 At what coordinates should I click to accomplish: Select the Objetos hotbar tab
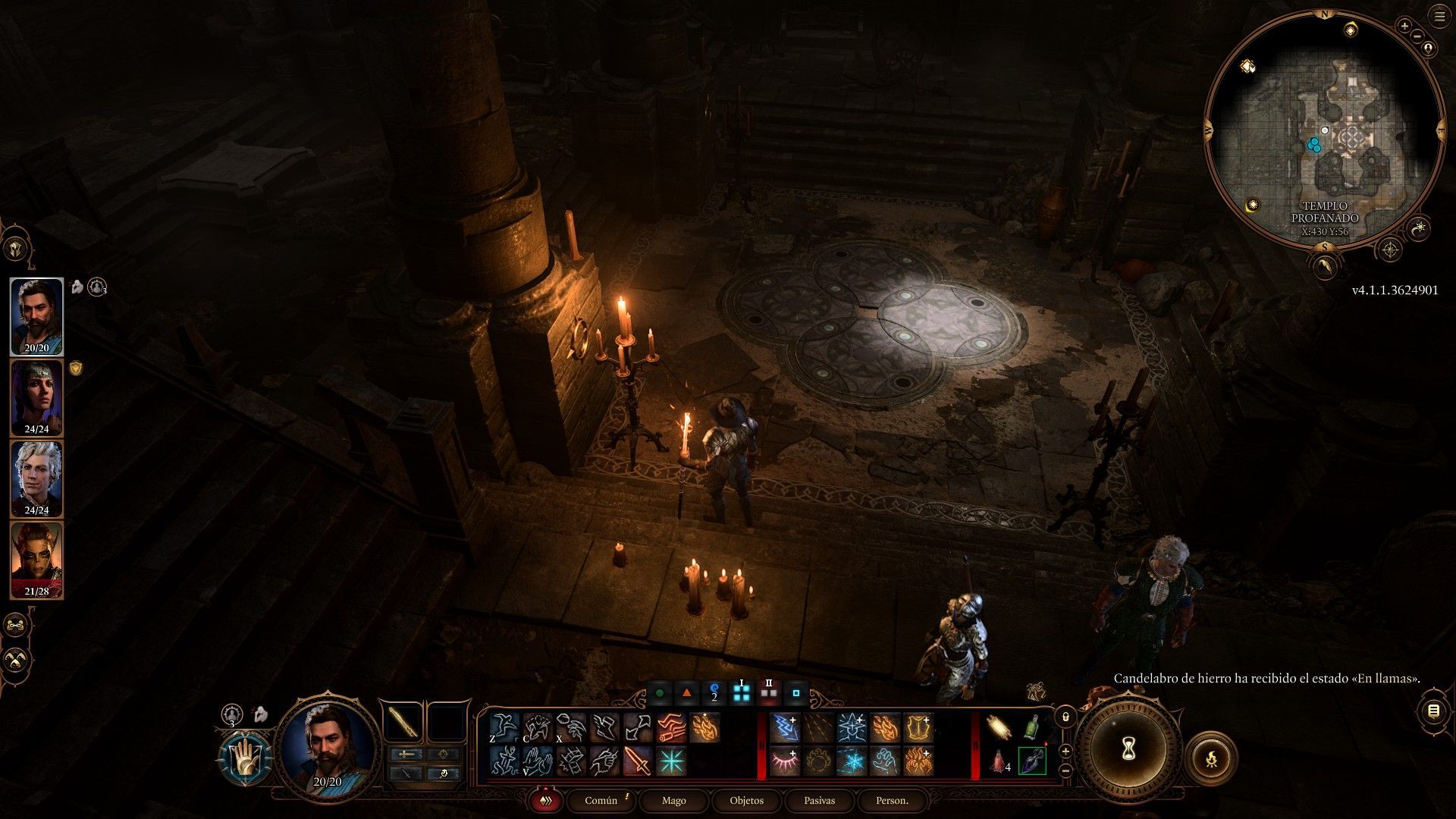(x=746, y=801)
